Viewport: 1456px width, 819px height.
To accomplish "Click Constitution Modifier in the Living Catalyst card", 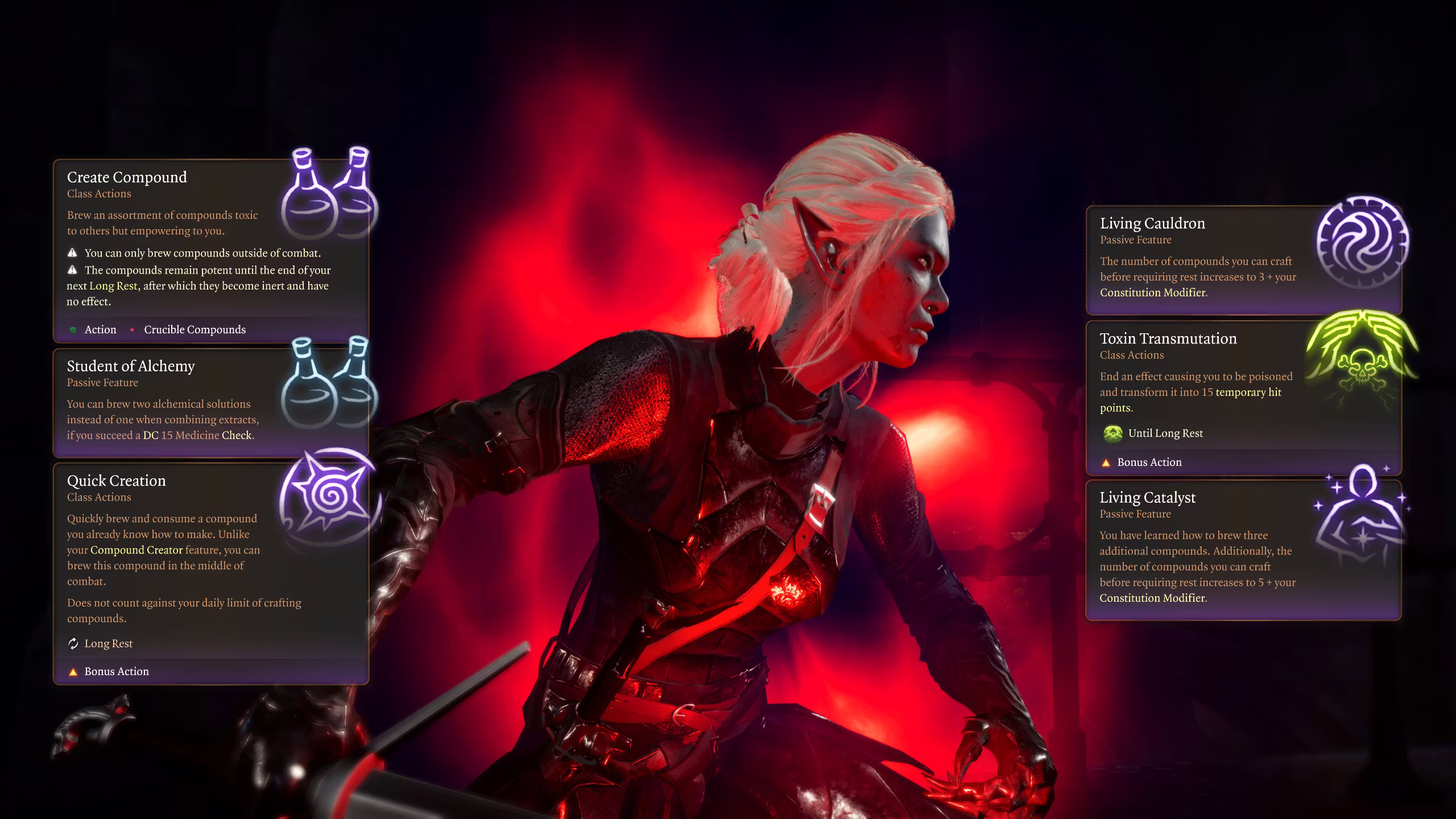I will pyautogui.click(x=1152, y=598).
